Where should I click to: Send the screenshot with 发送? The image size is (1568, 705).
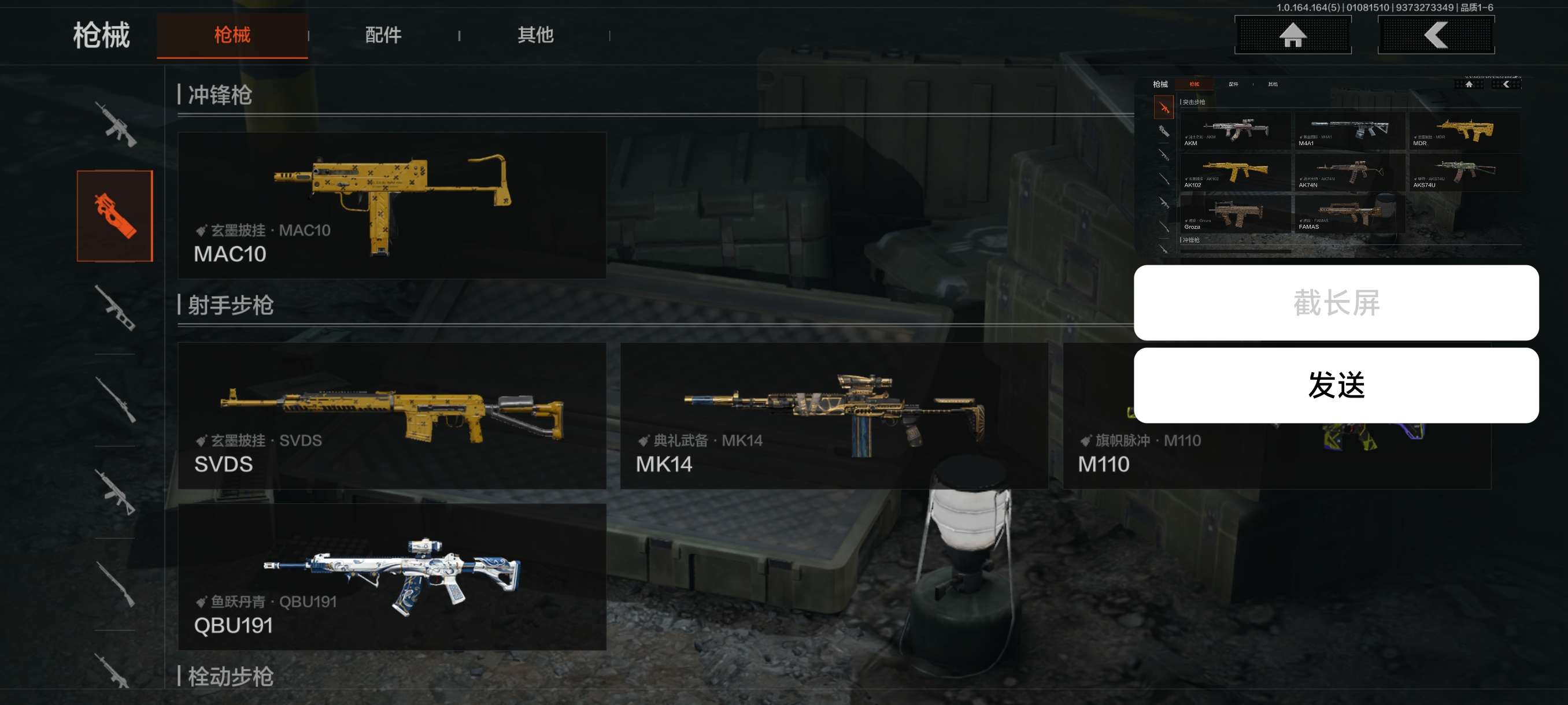point(1336,385)
